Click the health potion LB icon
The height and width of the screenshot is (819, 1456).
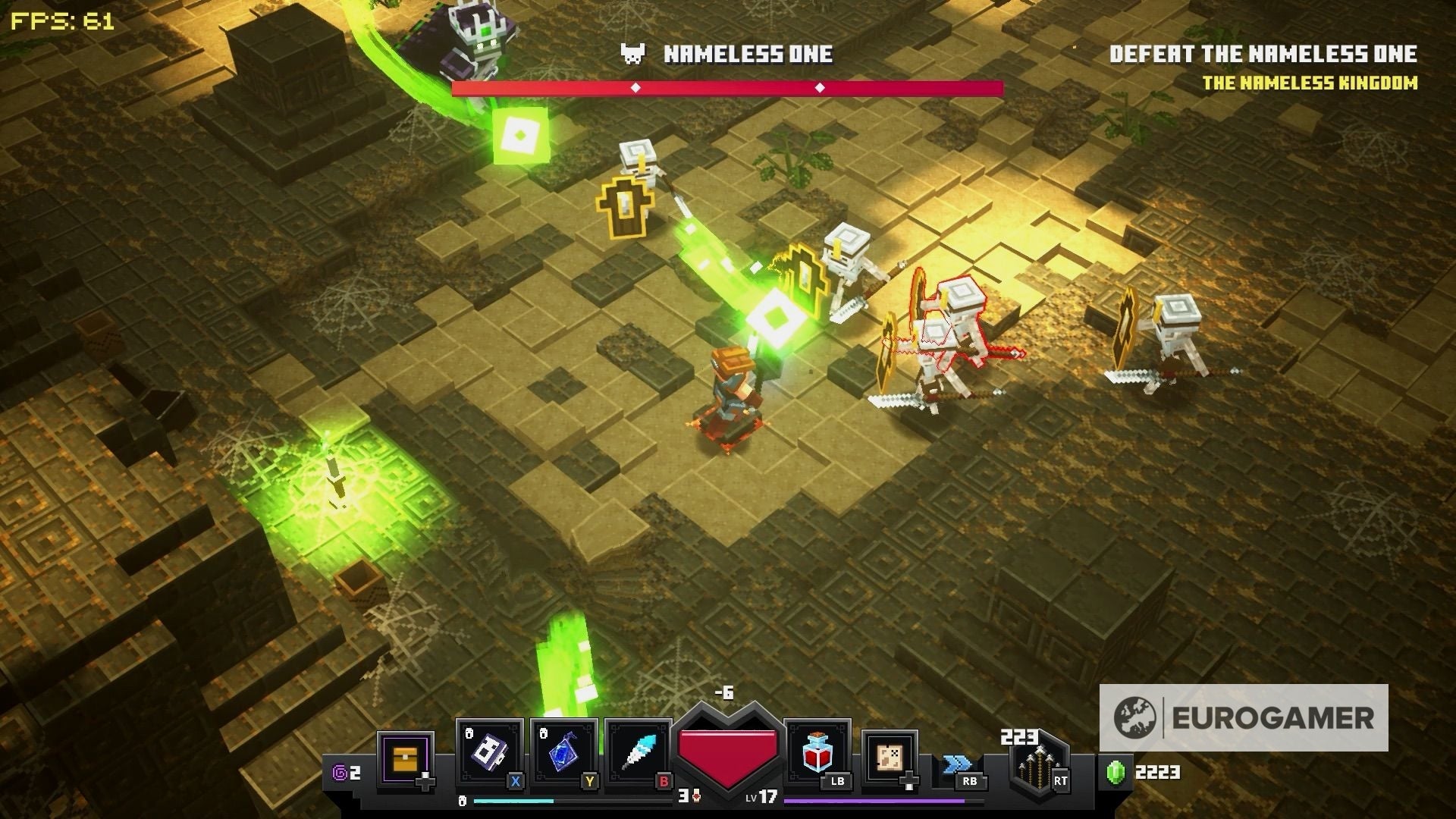click(x=816, y=753)
